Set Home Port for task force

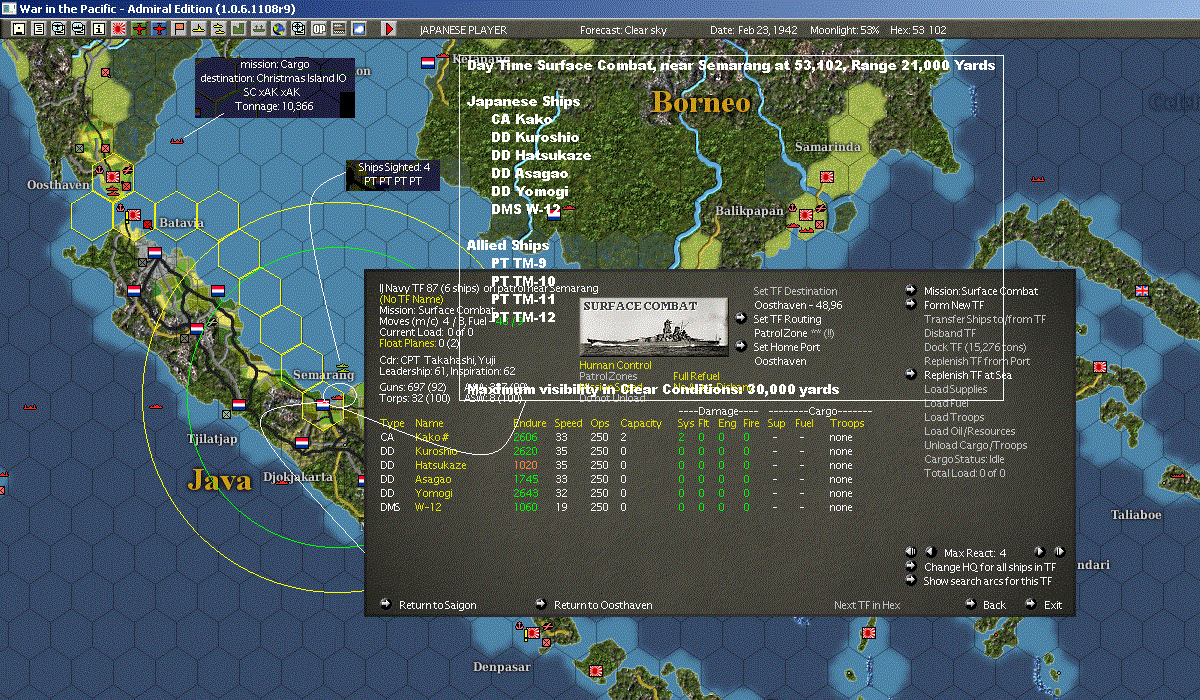(x=789, y=347)
